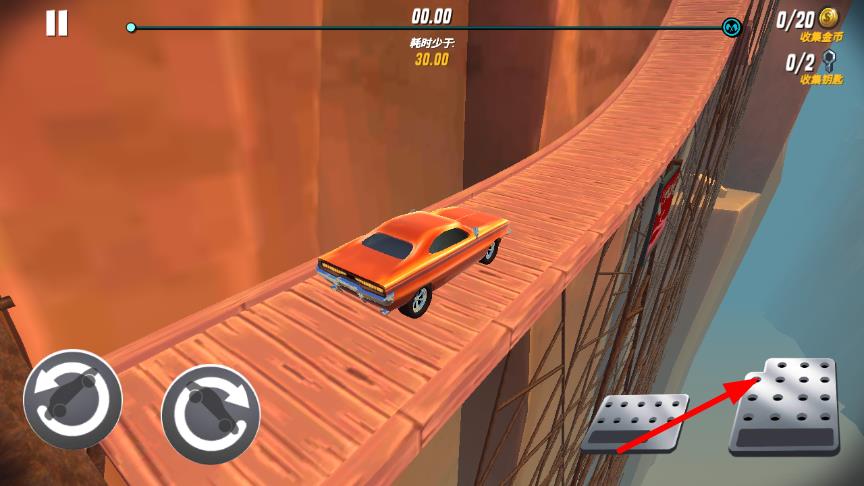The image size is (864, 486).
Task: Tap the gas accelerator pedal
Action: pos(787,407)
